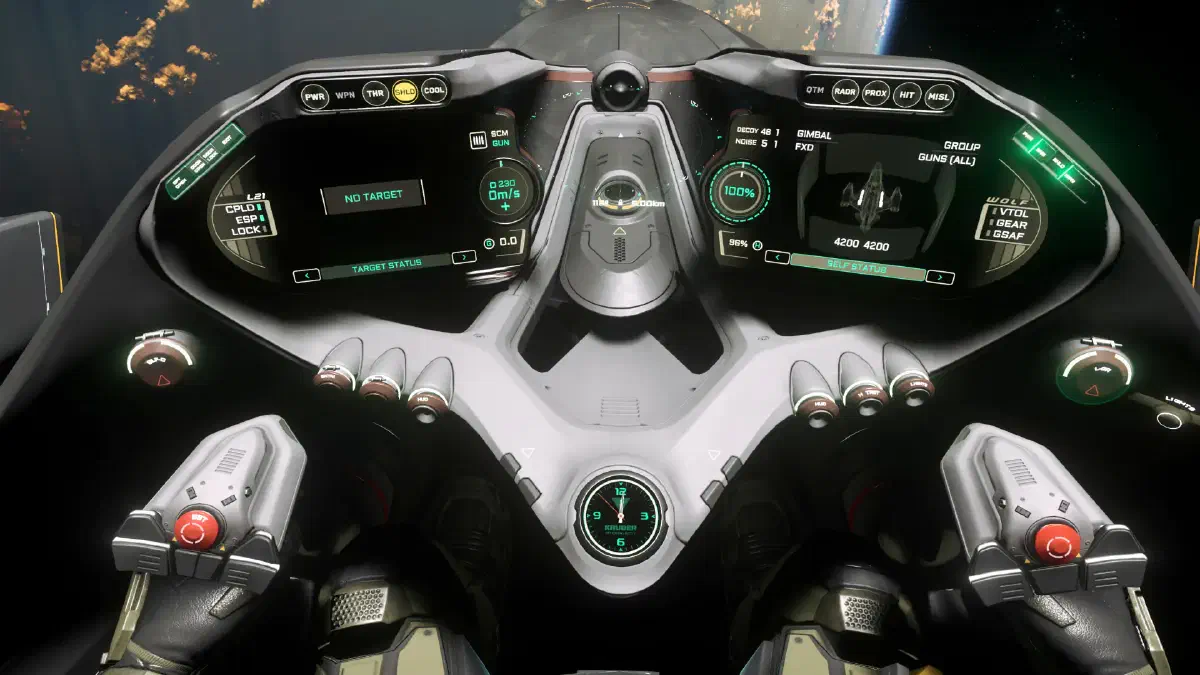Image resolution: width=1200 pixels, height=675 pixels.
Task: Click the left arrow beside Target Status
Action: coord(306,274)
